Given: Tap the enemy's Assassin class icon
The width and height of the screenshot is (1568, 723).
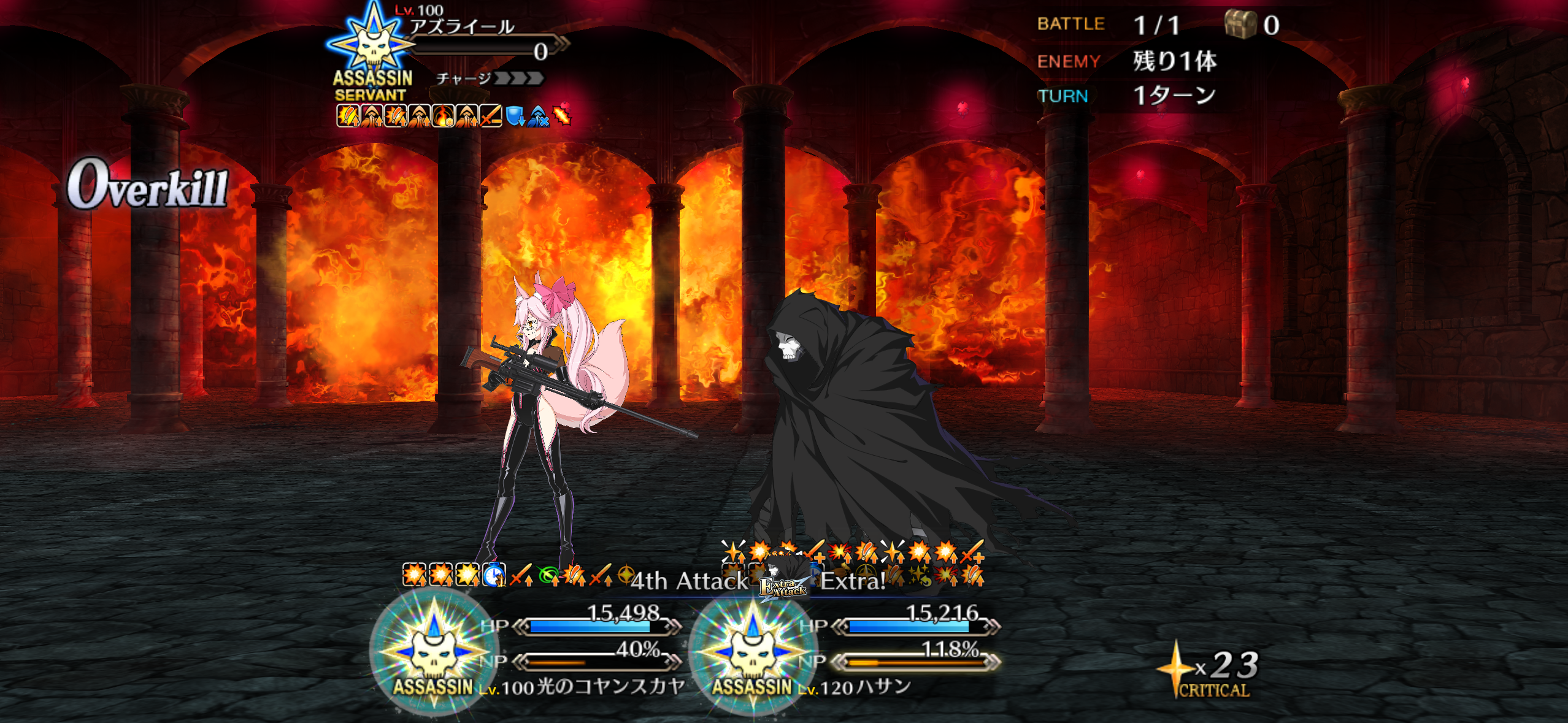Looking at the screenshot, I should tap(372, 44).
